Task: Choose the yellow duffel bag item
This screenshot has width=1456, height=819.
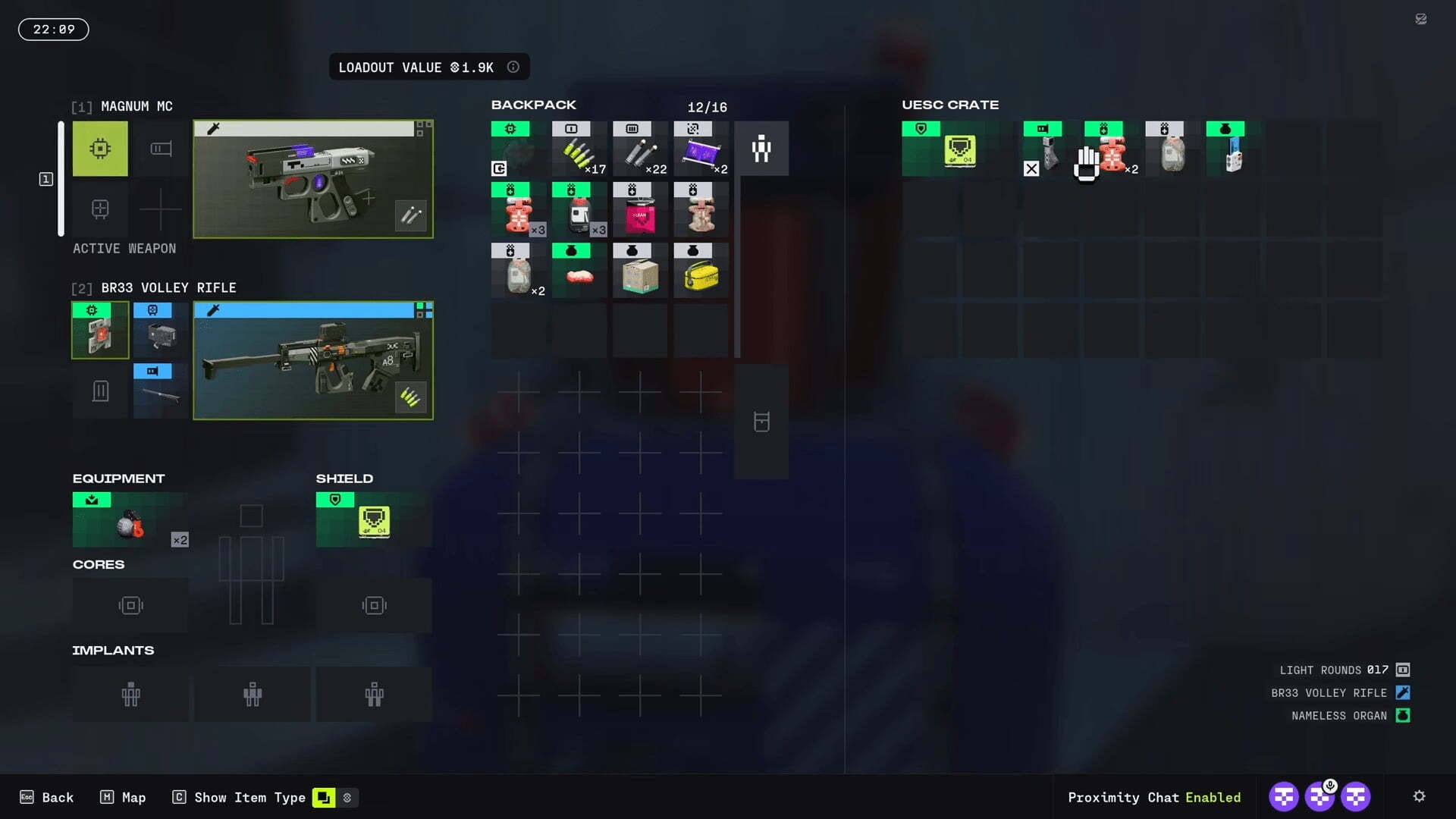Action: [x=701, y=271]
